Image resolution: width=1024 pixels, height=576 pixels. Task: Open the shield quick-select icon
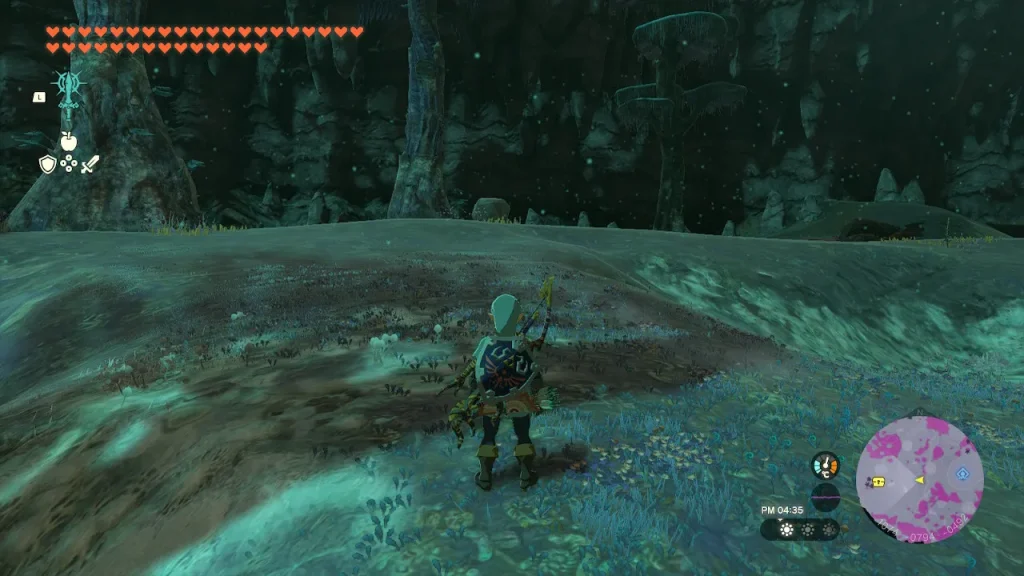tap(47, 164)
